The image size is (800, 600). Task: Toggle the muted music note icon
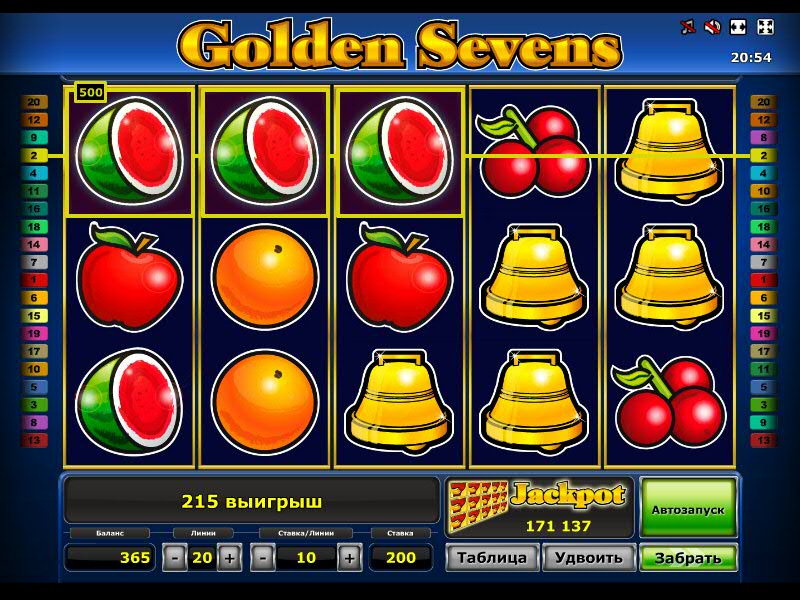688,27
